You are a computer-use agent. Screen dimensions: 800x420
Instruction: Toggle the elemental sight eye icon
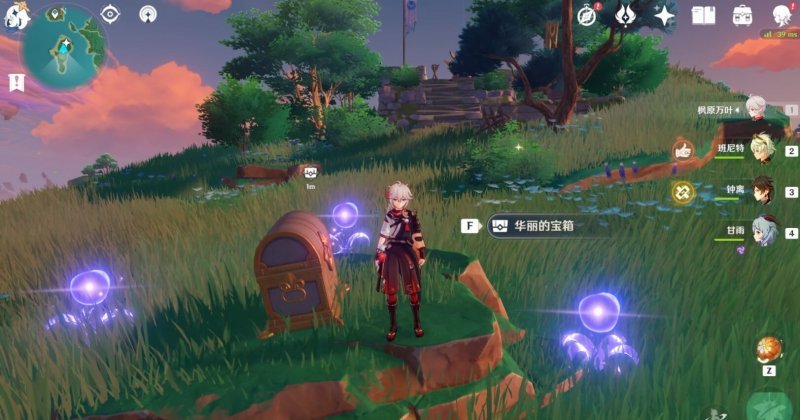(111, 14)
